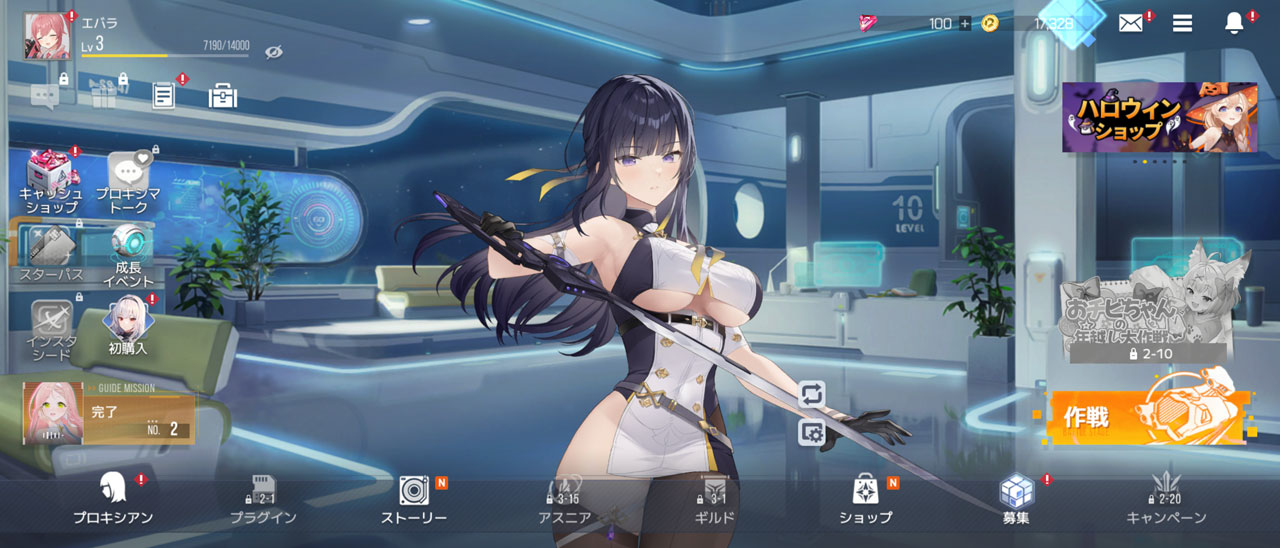Open the ストーリー story menu

[x=414, y=498]
